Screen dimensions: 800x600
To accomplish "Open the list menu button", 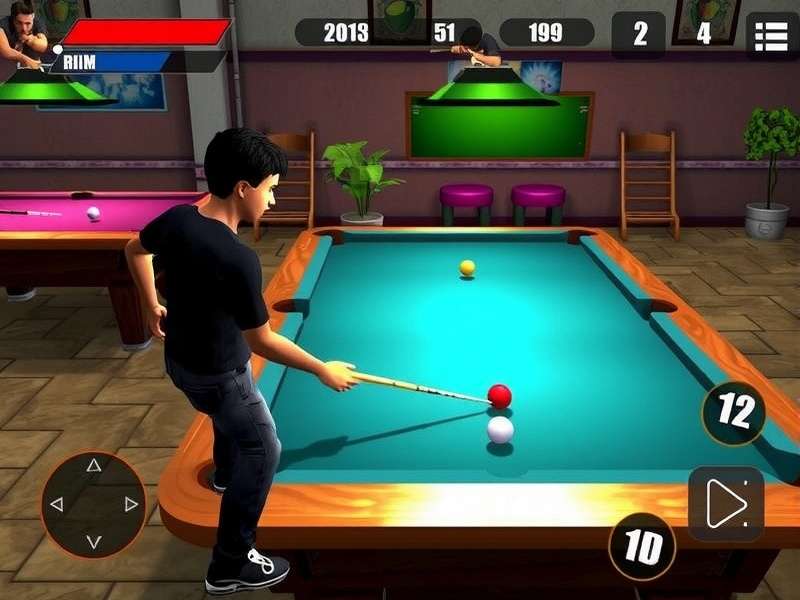I will [x=771, y=35].
